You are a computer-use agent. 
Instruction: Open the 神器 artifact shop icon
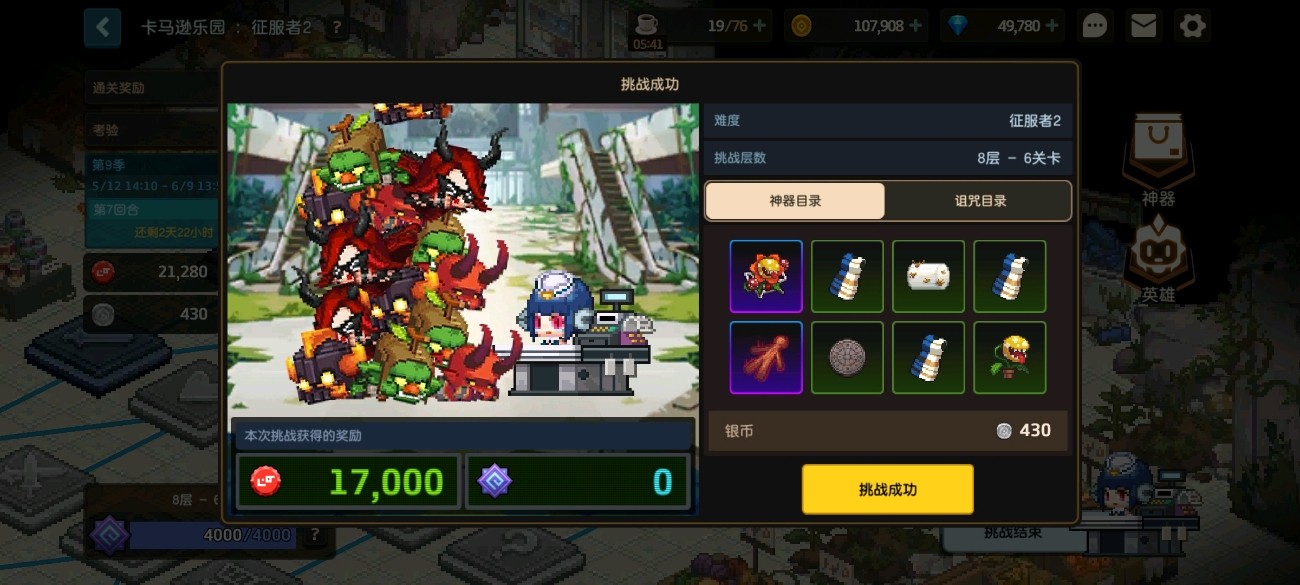tap(1158, 160)
